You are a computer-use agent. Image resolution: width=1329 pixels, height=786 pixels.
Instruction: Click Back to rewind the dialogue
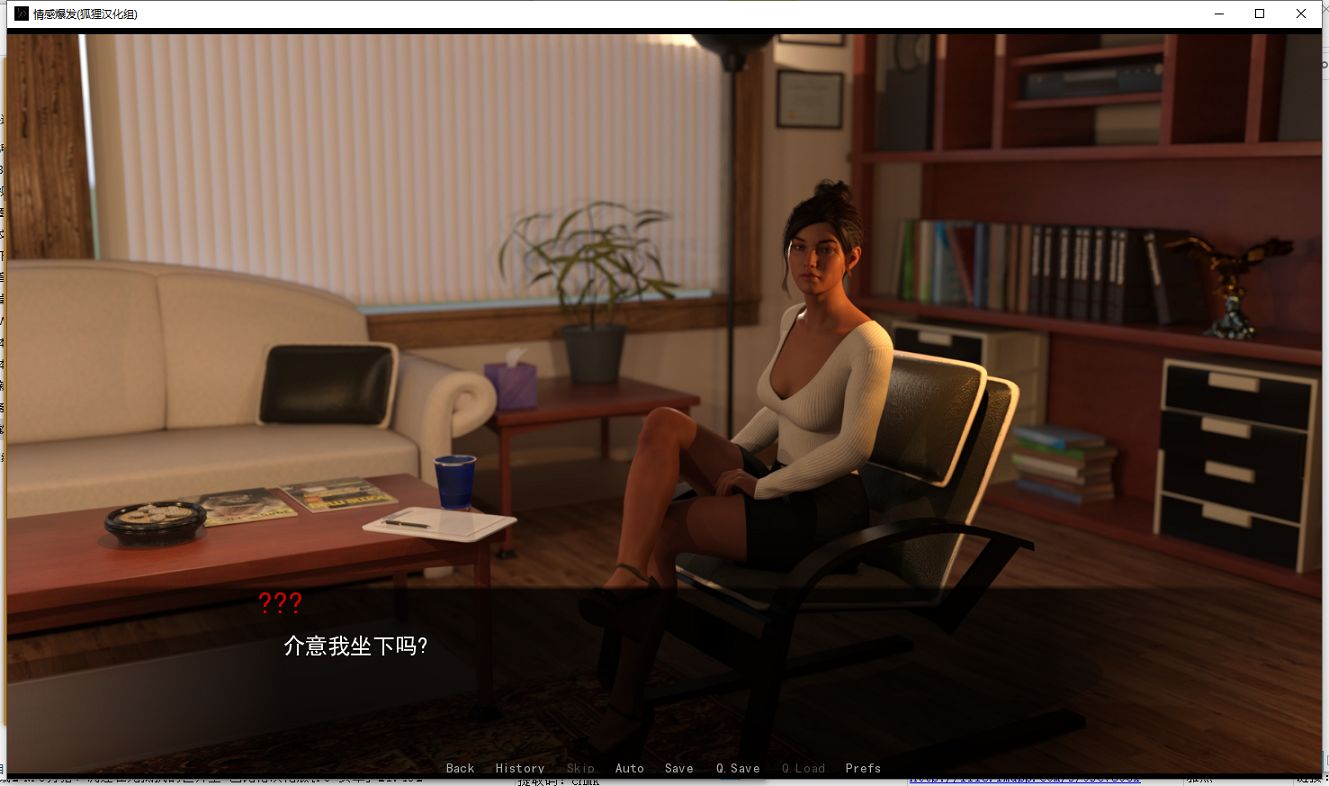pyautogui.click(x=460, y=768)
